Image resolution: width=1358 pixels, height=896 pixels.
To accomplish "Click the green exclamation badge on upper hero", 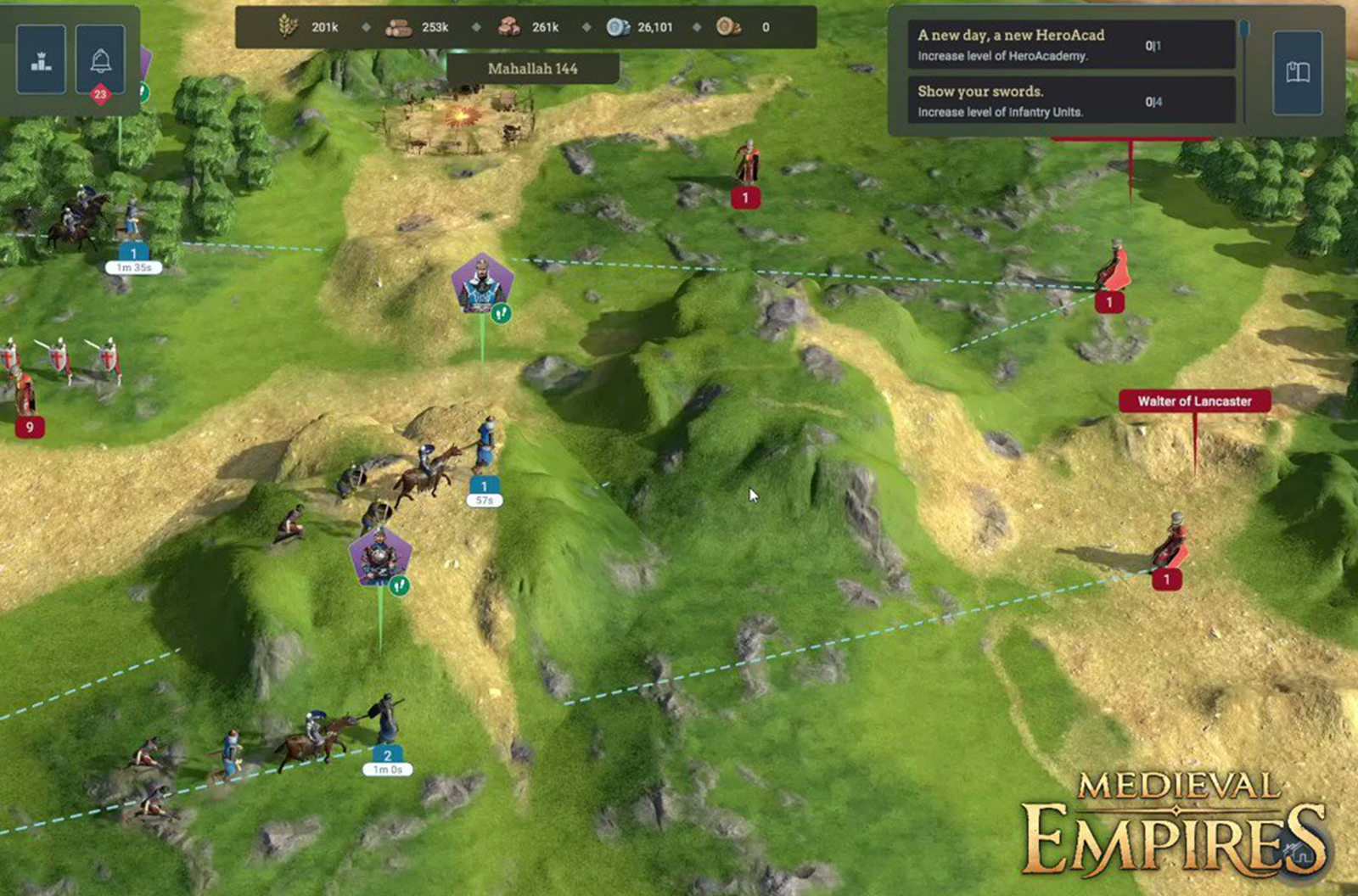I will pyautogui.click(x=501, y=313).
